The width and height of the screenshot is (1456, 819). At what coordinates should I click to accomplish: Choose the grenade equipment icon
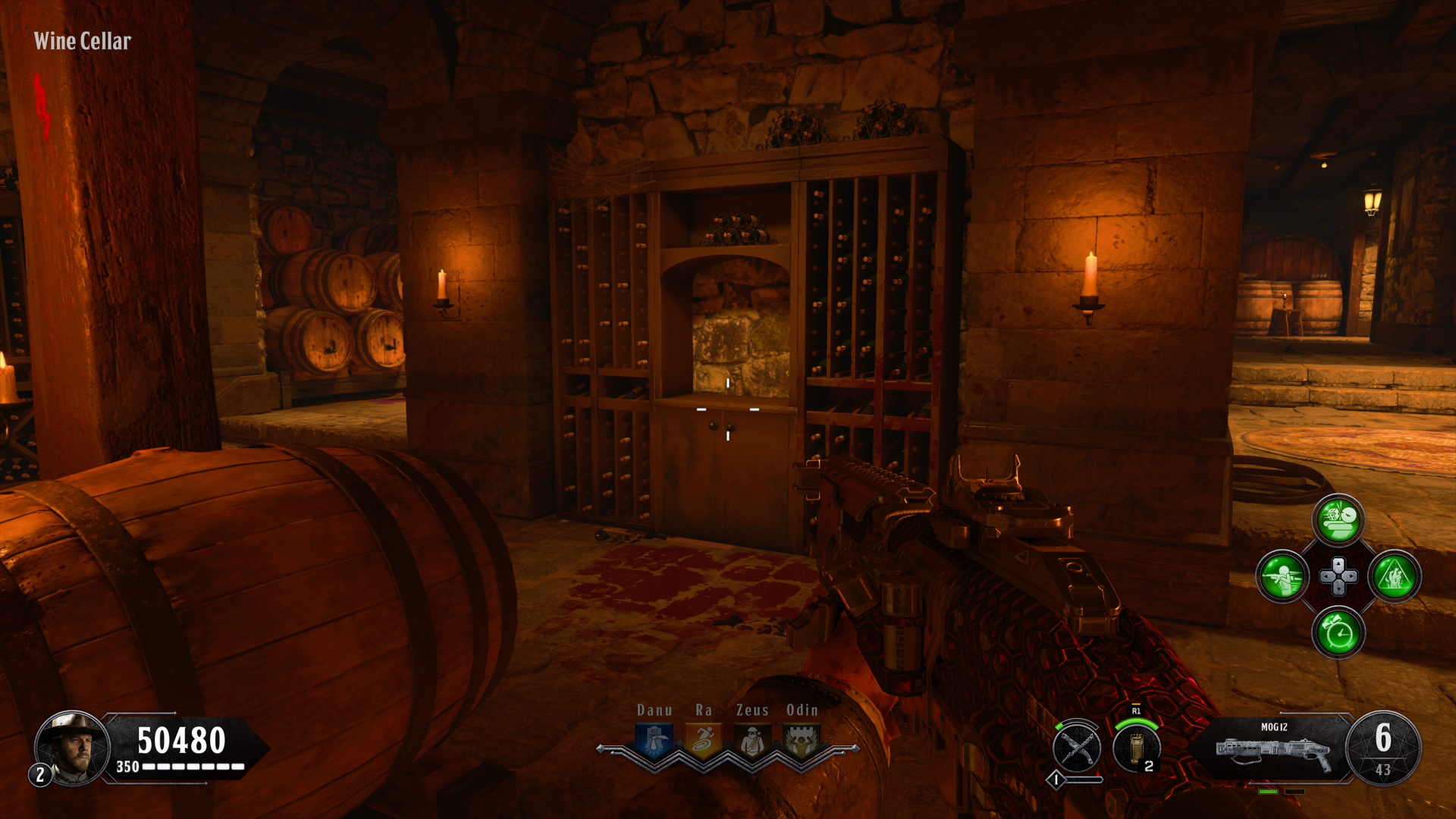(1136, 747)
